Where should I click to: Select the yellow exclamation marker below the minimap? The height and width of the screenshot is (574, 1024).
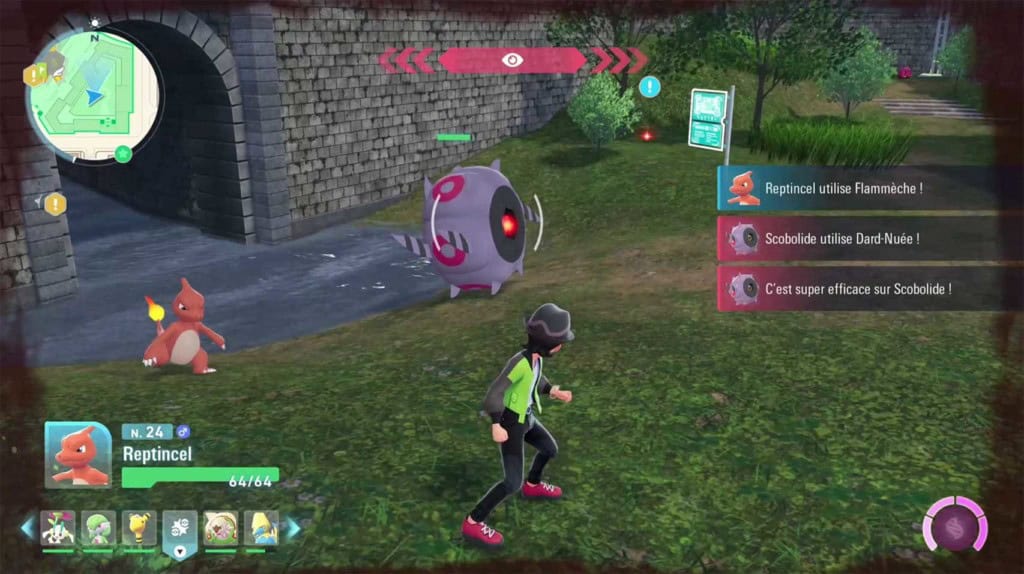[55, 204]
